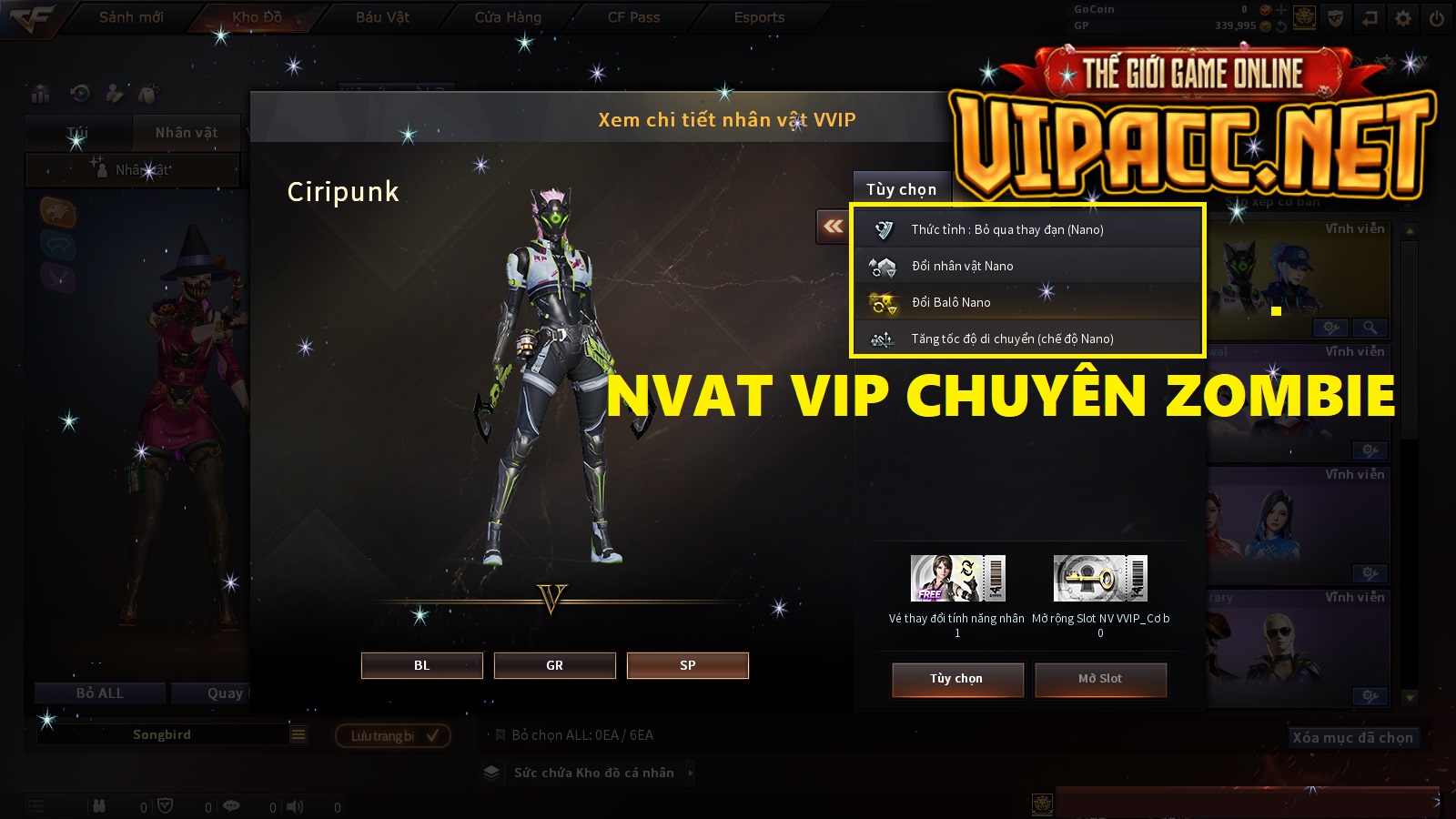The image size is (1456, 819).
Task: Visit the Cửa Hàng shop
Action: [x=508, y=17]
